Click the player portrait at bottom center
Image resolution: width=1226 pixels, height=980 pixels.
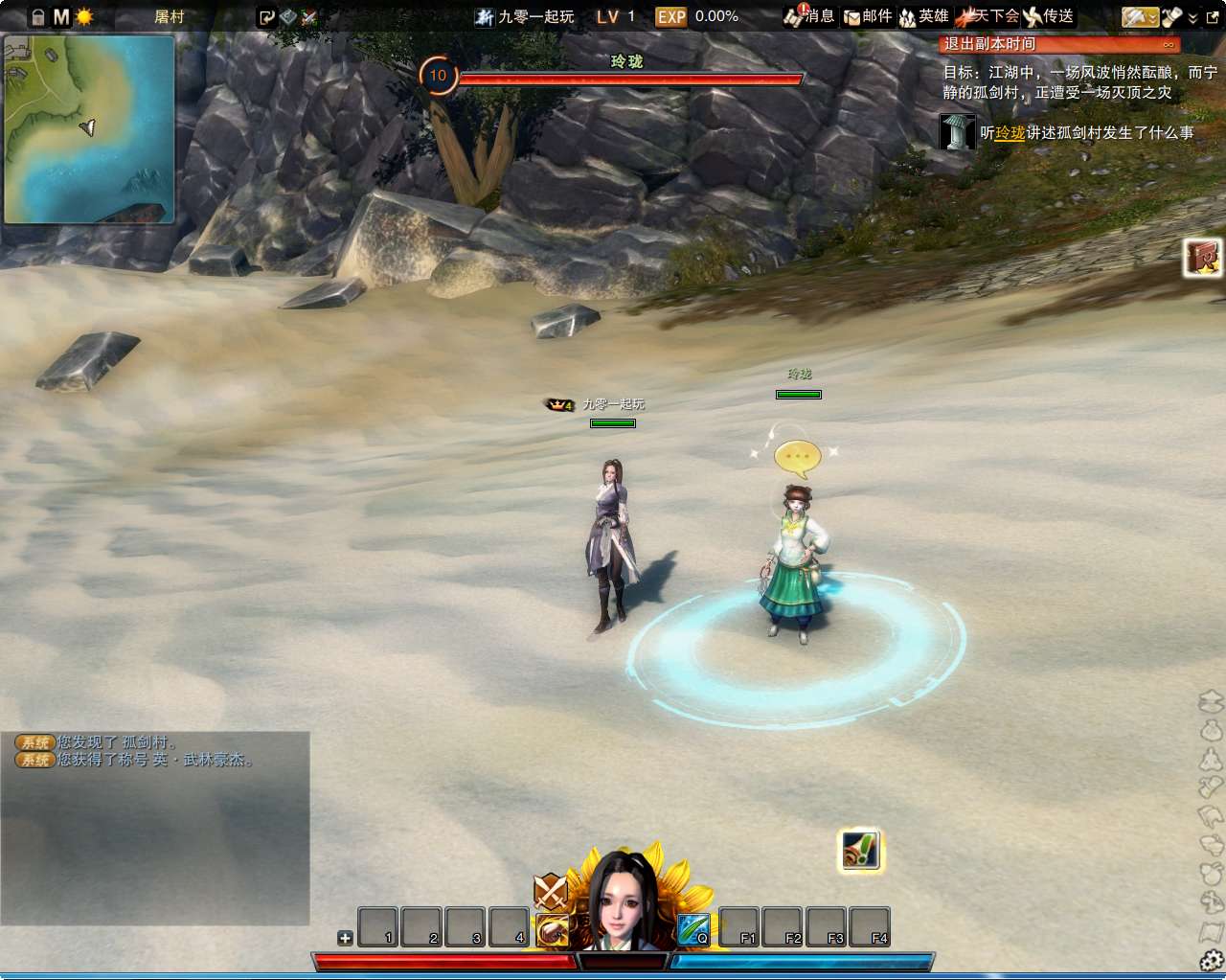point(625,901)
